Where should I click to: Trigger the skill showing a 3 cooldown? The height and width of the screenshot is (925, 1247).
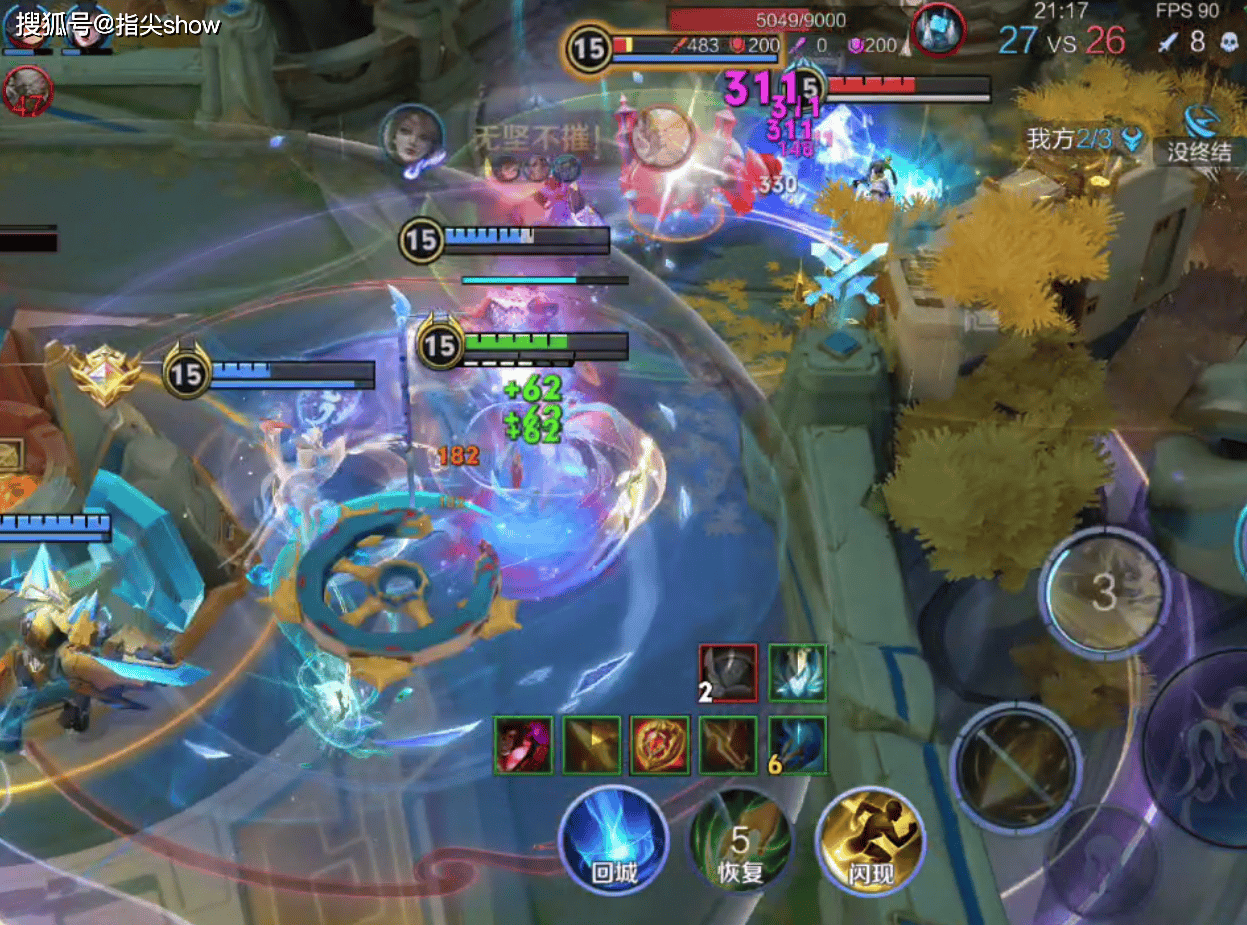[1103, 593]
